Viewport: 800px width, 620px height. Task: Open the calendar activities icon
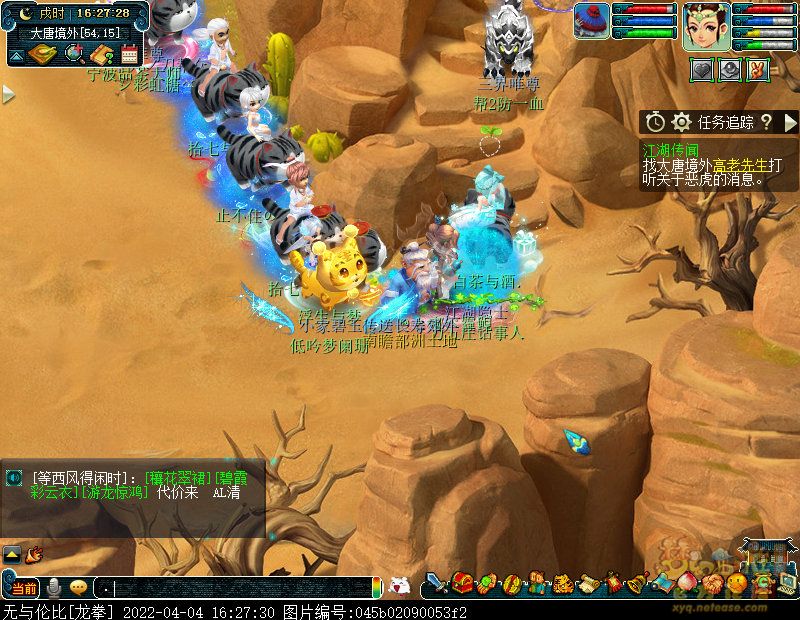click(129, 54)
